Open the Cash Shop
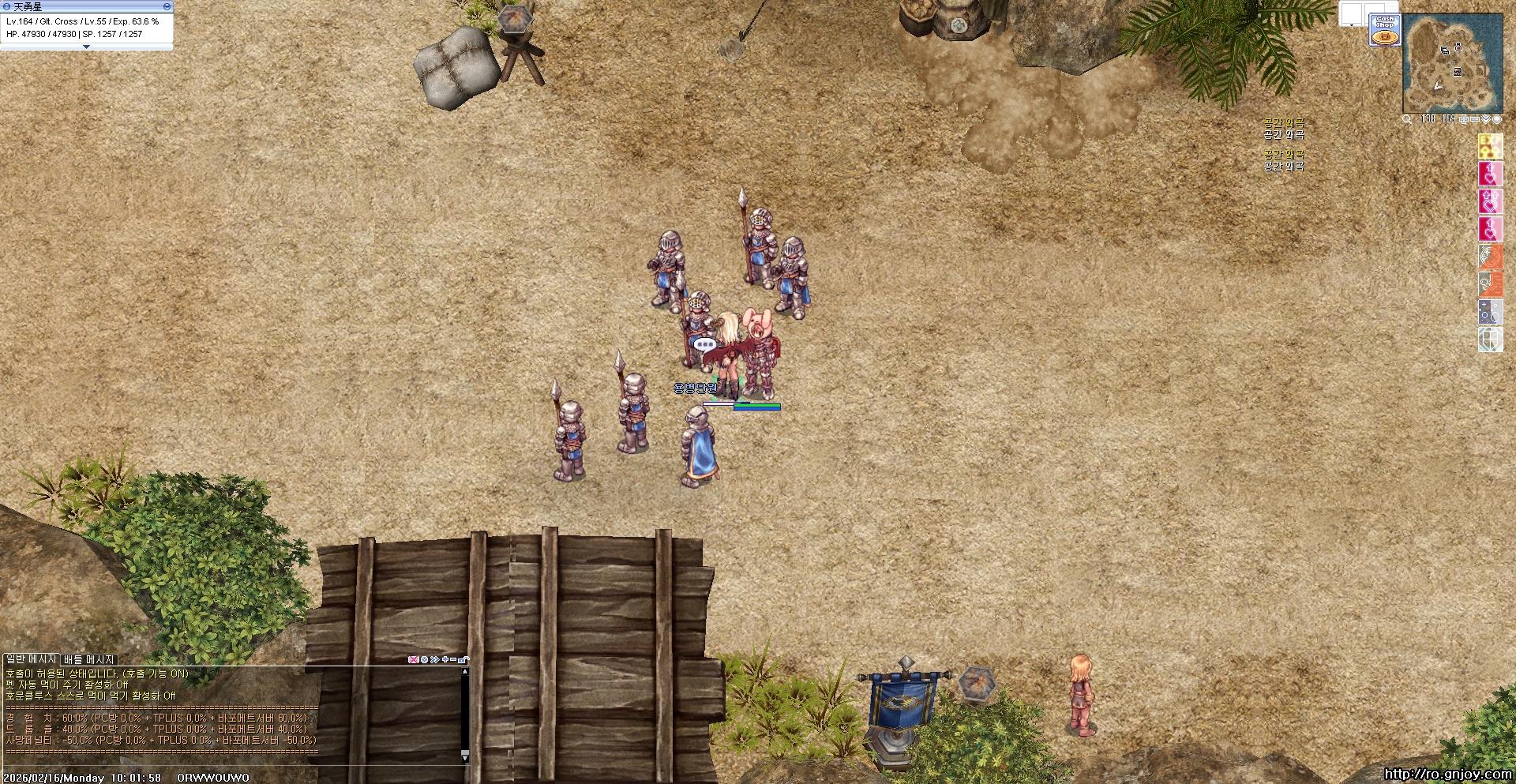The width and height of the screenshot is (1516, 784). click(x=1385, y=30)
